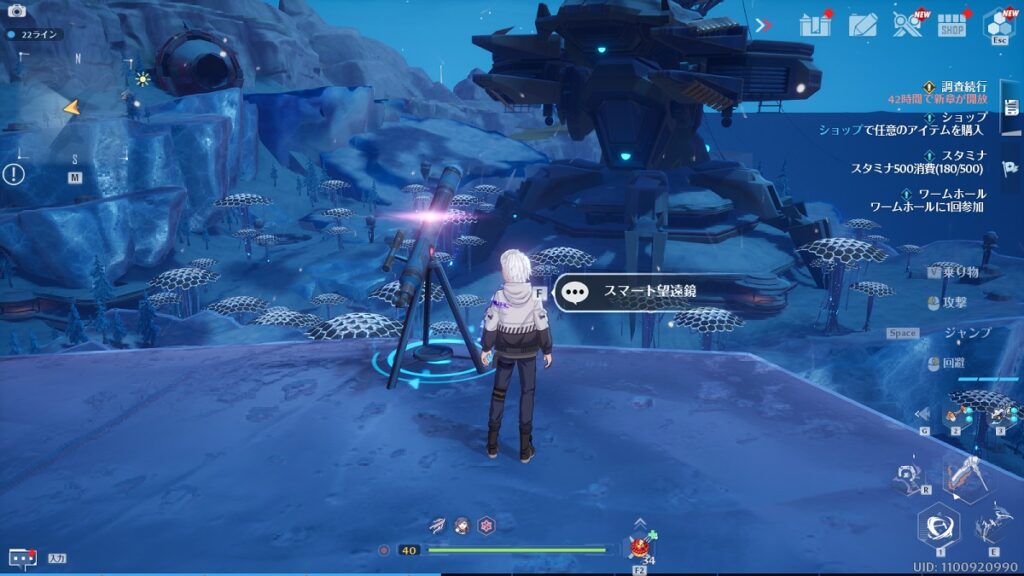Open the crossed tools icon marked NEW
1024x576 pixels.
[908, 25]
